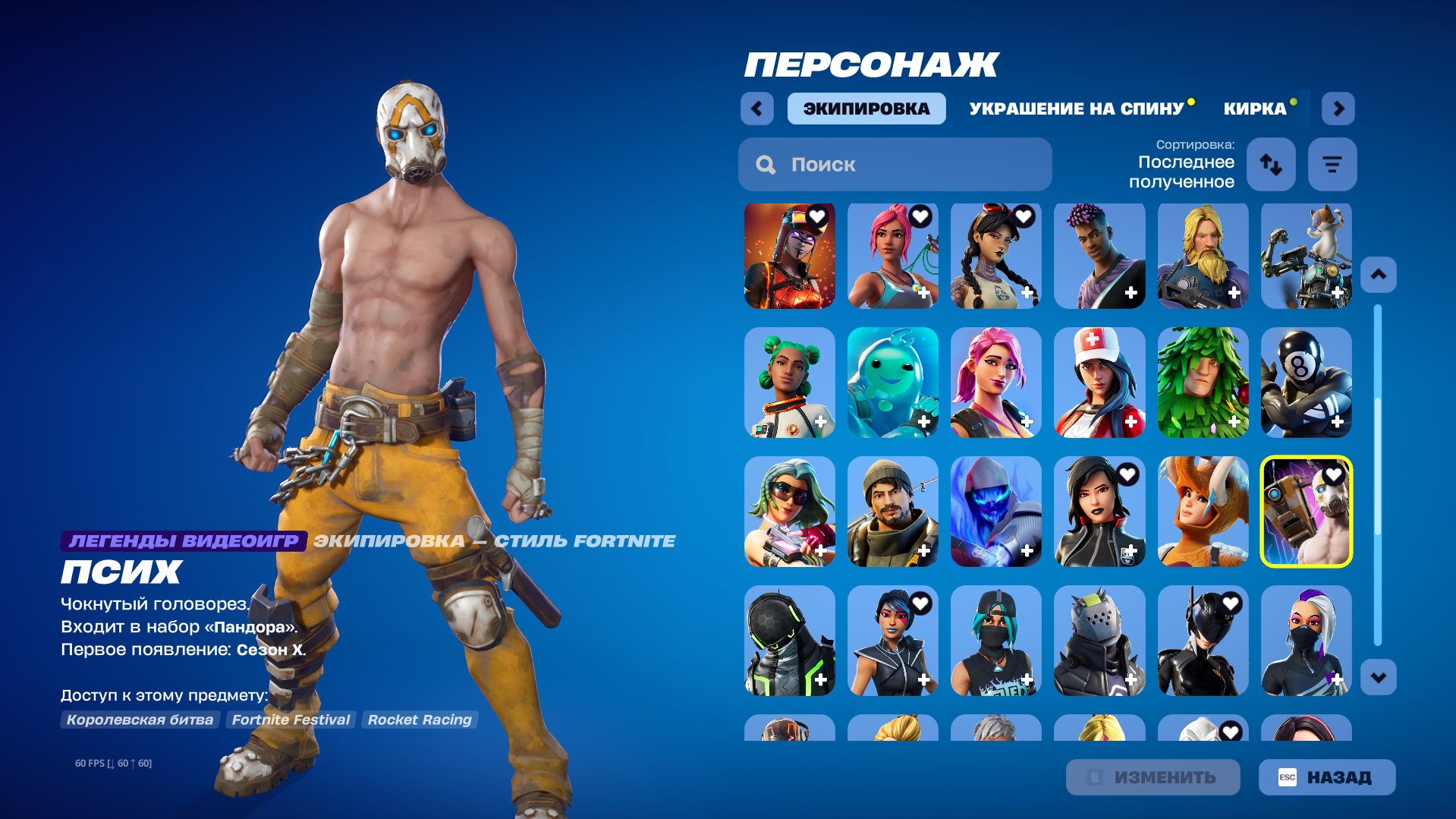1456x819 pixels.
Task: Switch to the УКРАШЕНИЕ НА СПИНУ tab
Action: [x=1074, y=108]
